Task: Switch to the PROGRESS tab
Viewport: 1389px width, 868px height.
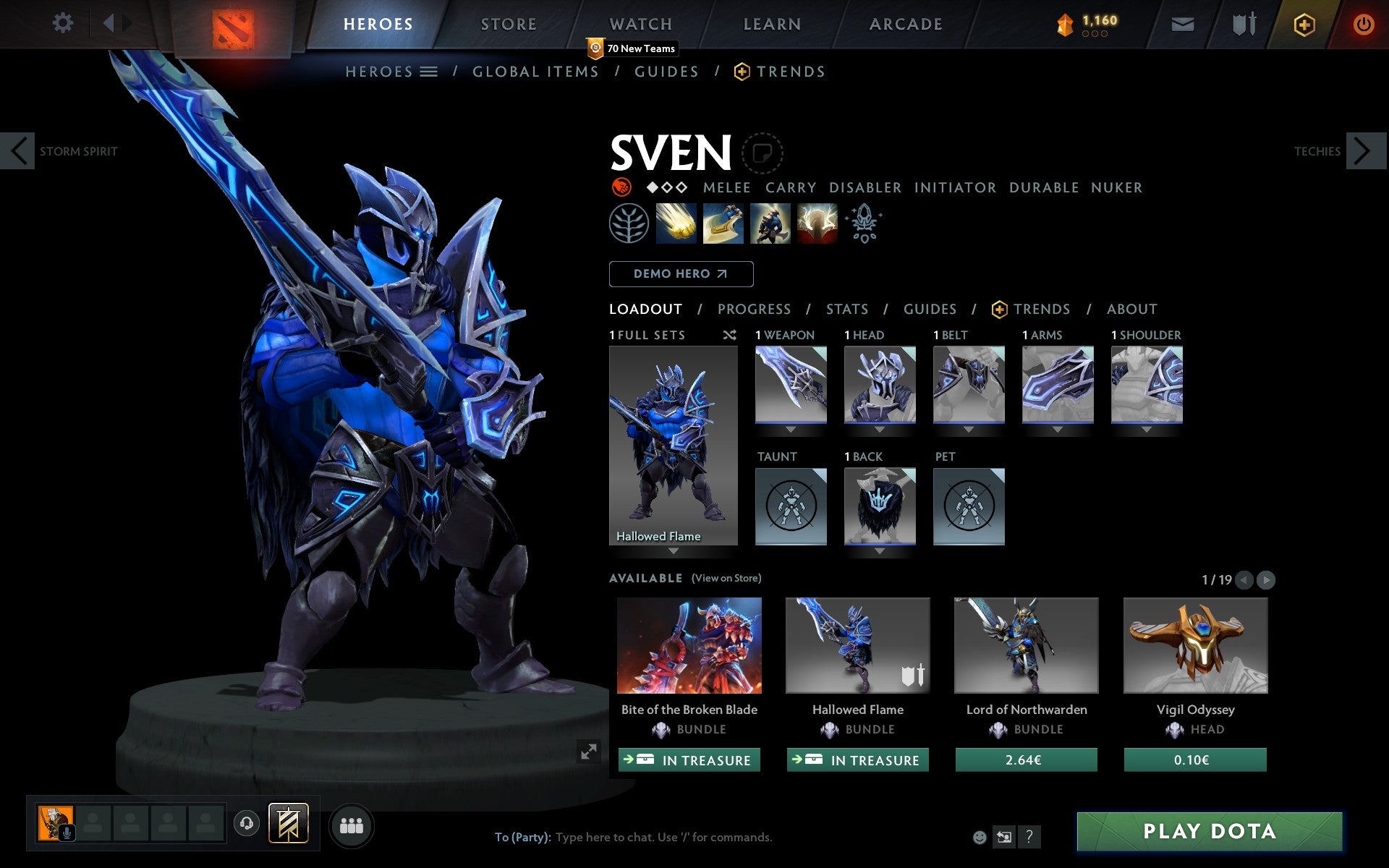Action: point(754,309)
